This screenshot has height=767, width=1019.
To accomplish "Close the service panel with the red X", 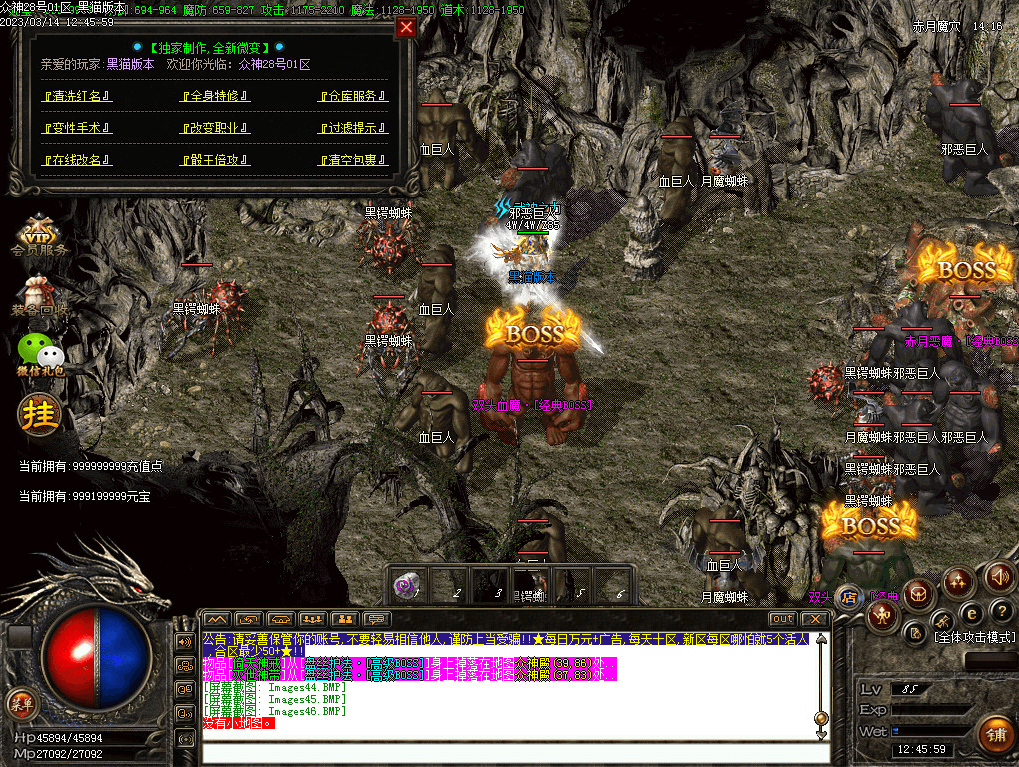I will click(406, 28).
